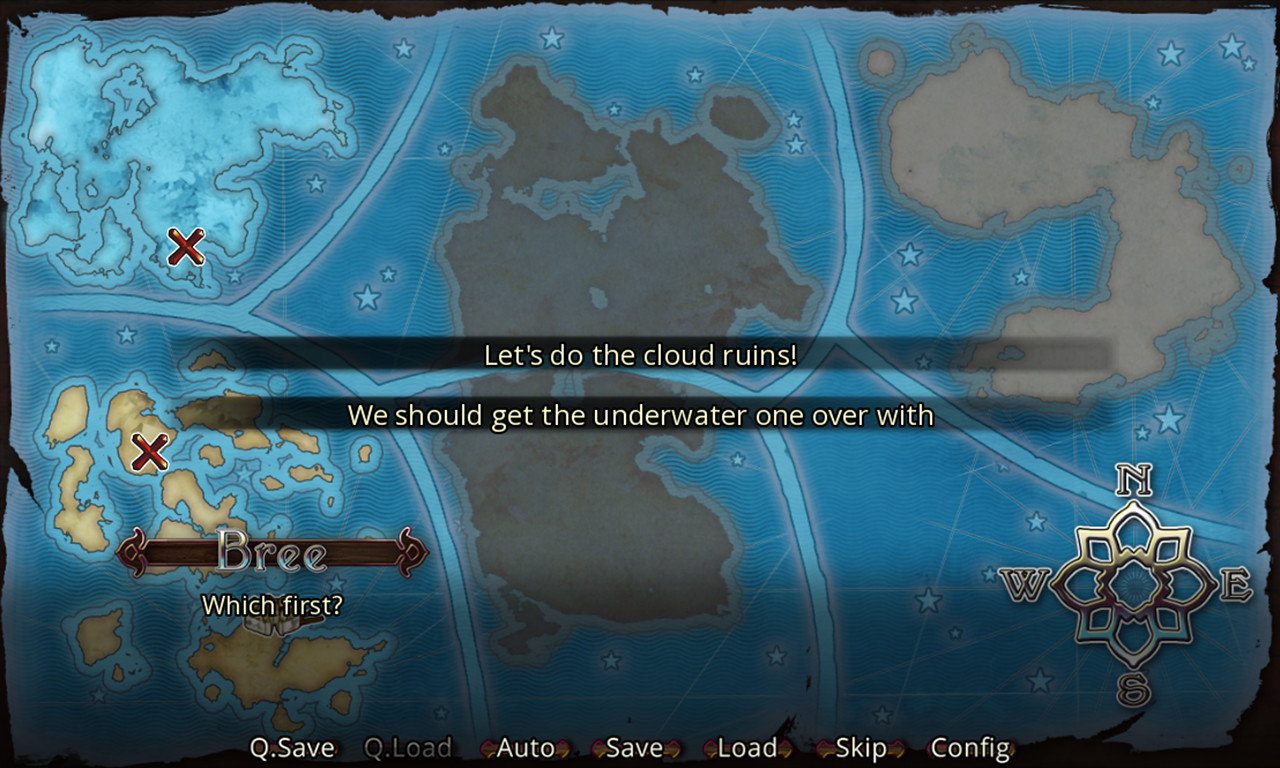
Task: Select "We should get the underwater one over with"
Action: (640, 416)
